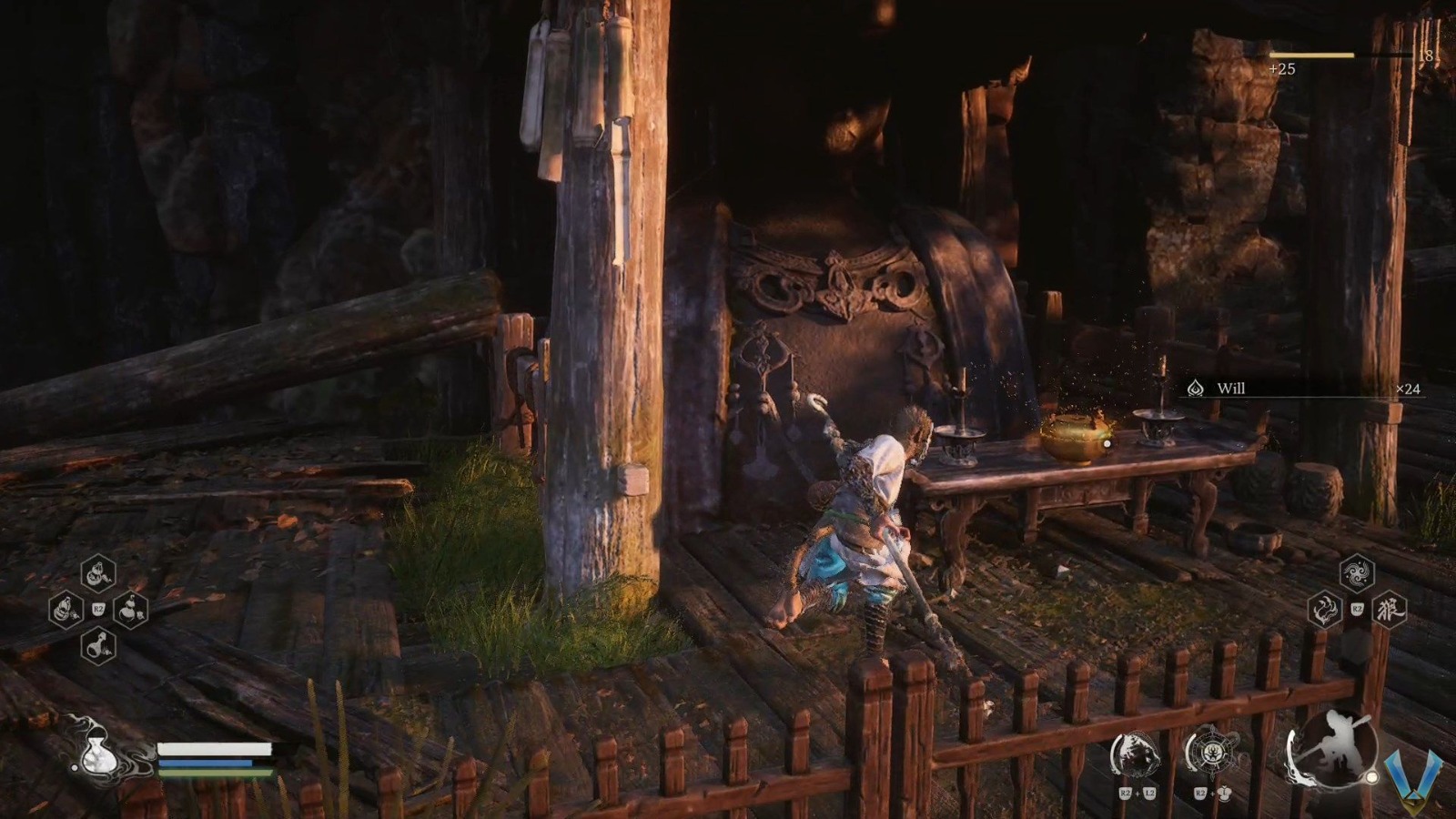Click the +25 experience gain text
Image resolution: width=1456 pixels, height=819 pixels.
click(x=1282, y=69)
